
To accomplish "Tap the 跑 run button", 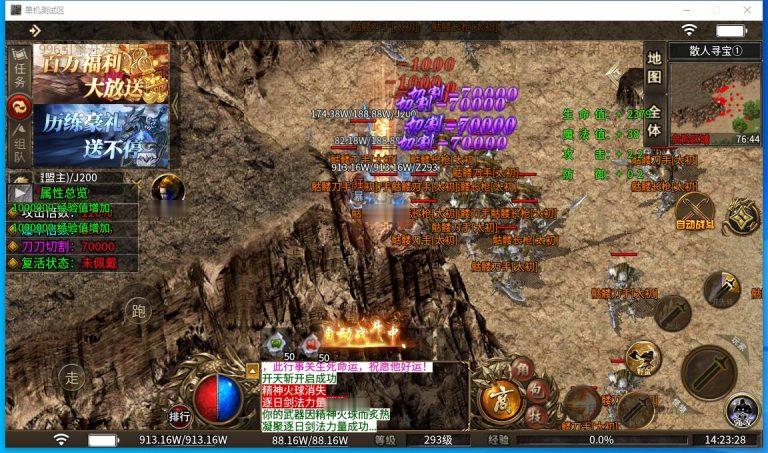I will point(139,310).
